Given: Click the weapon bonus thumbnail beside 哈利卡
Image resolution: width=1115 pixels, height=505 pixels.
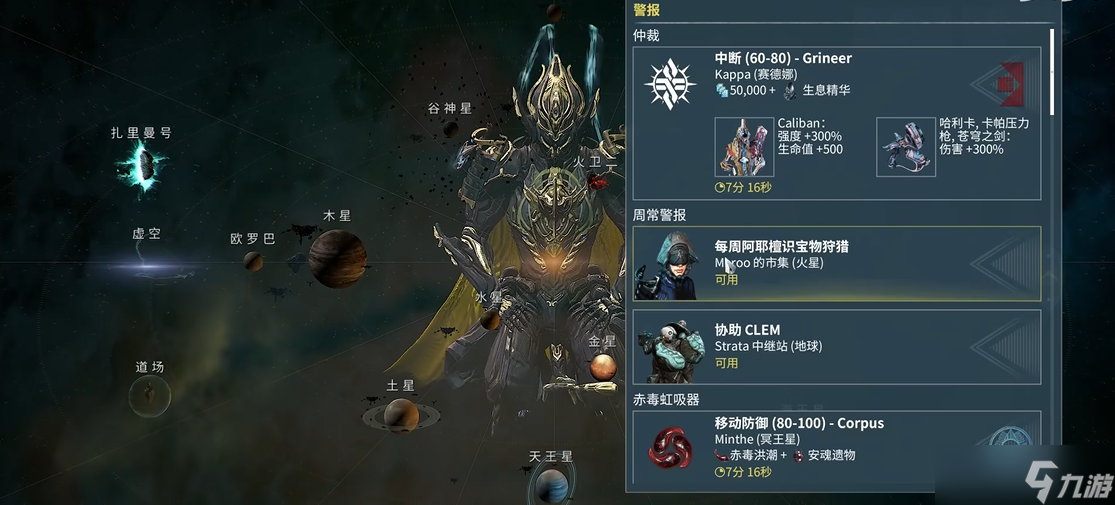Looking at the screenshot, I should (905, 147).
